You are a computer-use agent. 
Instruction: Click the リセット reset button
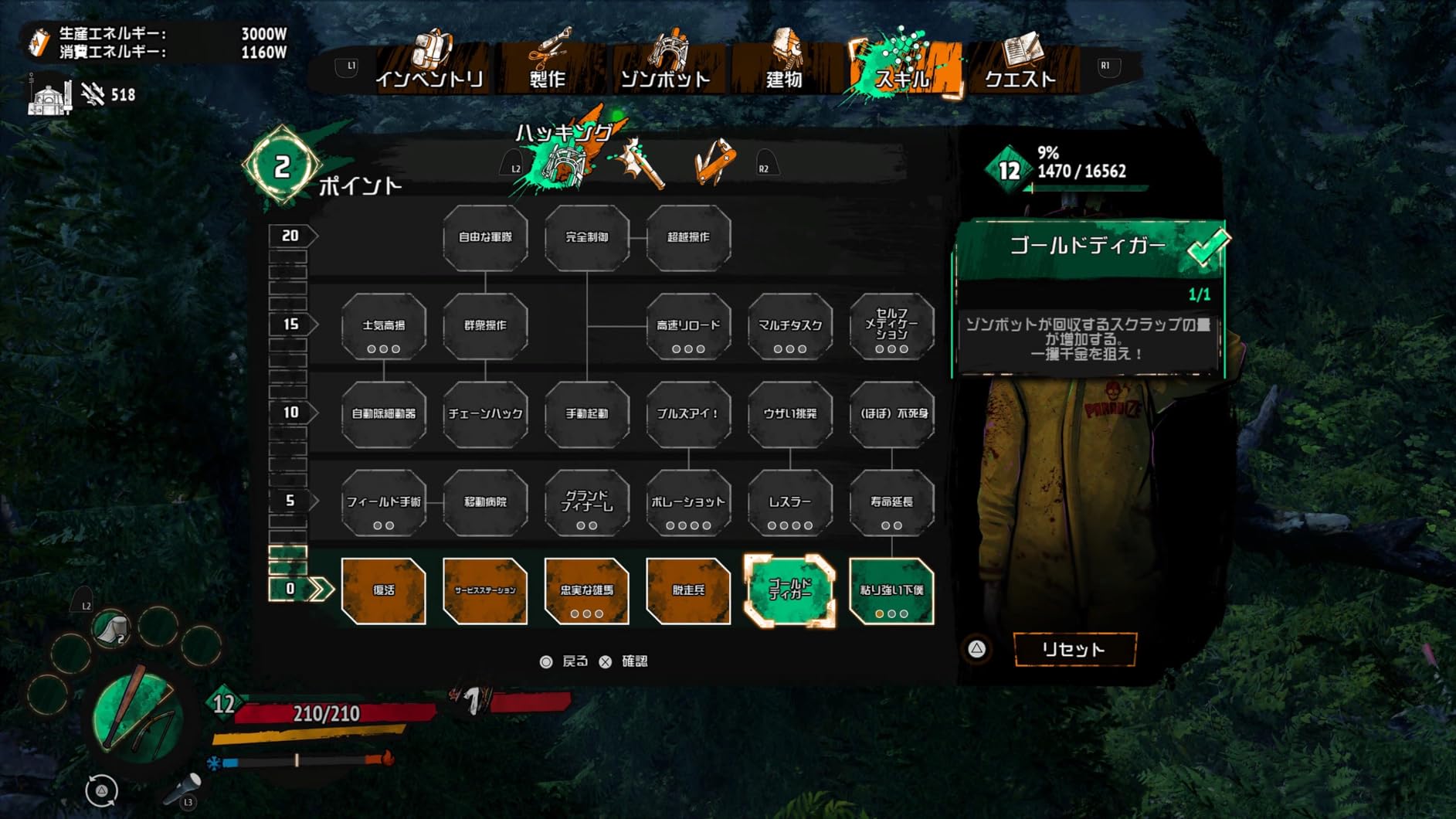click(x=1074, y=649)
